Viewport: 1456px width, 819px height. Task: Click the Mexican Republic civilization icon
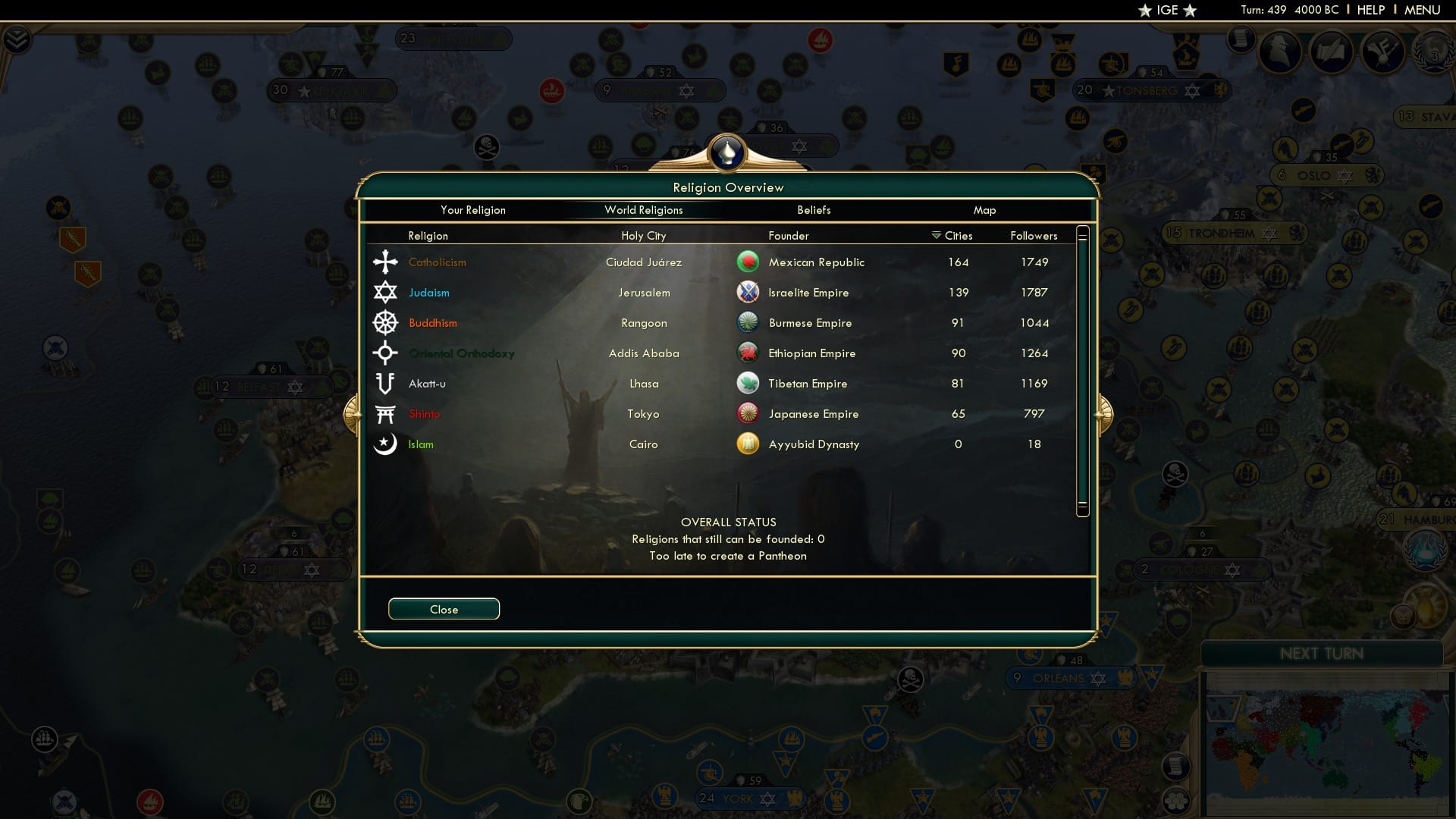tap(749, 262)
